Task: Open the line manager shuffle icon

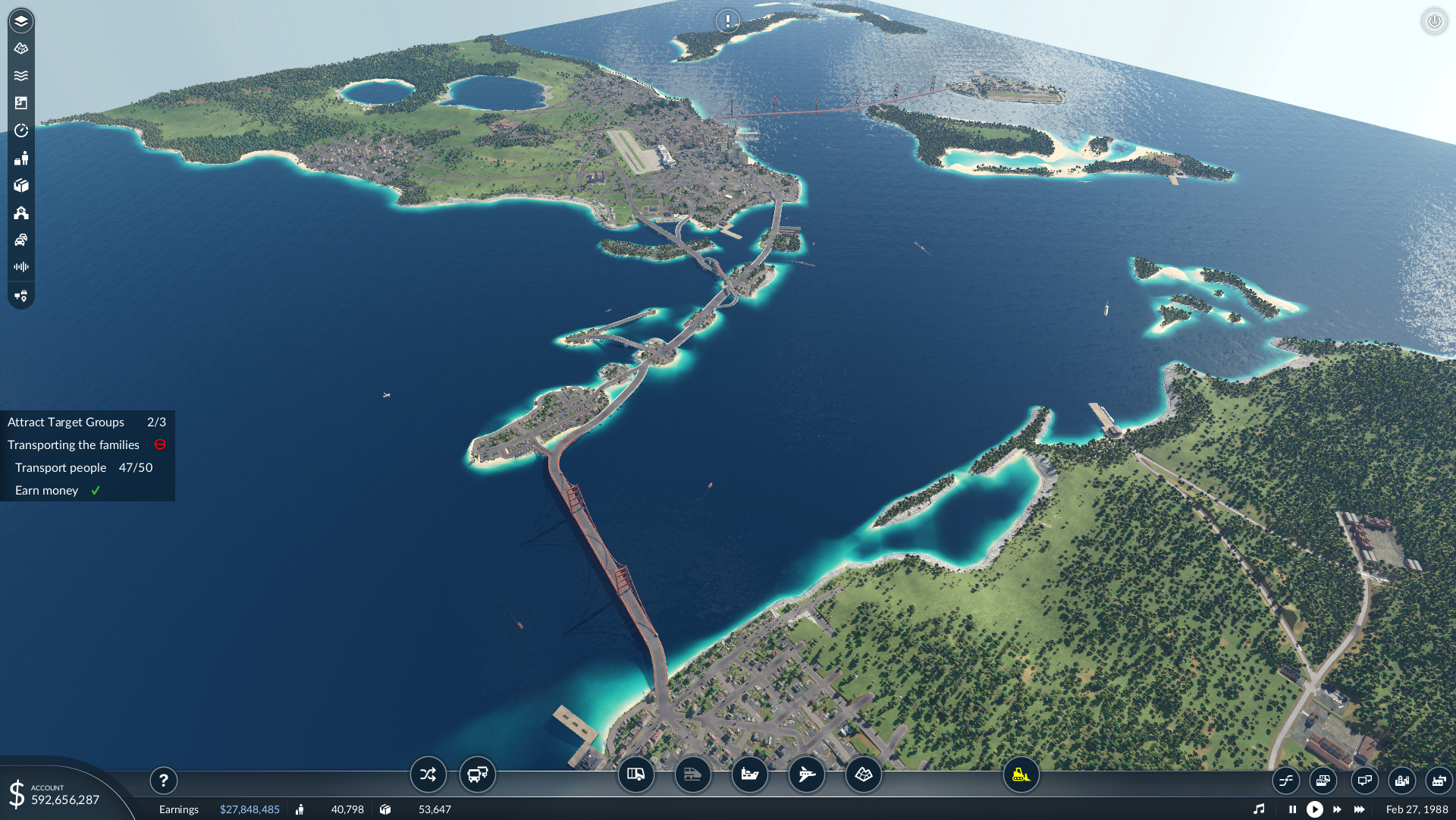Action: point(428,774)
